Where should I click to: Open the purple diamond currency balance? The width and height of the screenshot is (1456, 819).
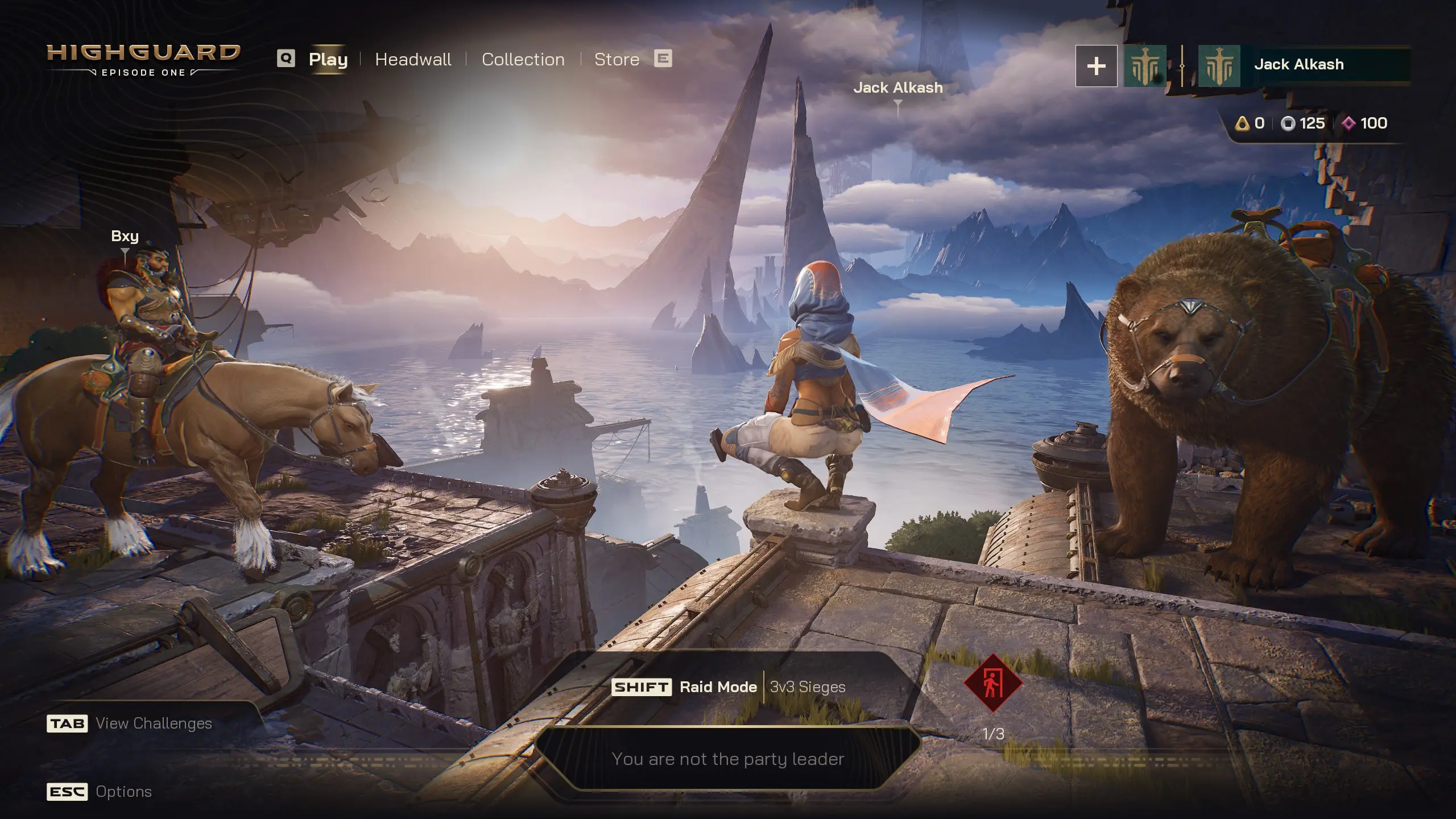1364,123
